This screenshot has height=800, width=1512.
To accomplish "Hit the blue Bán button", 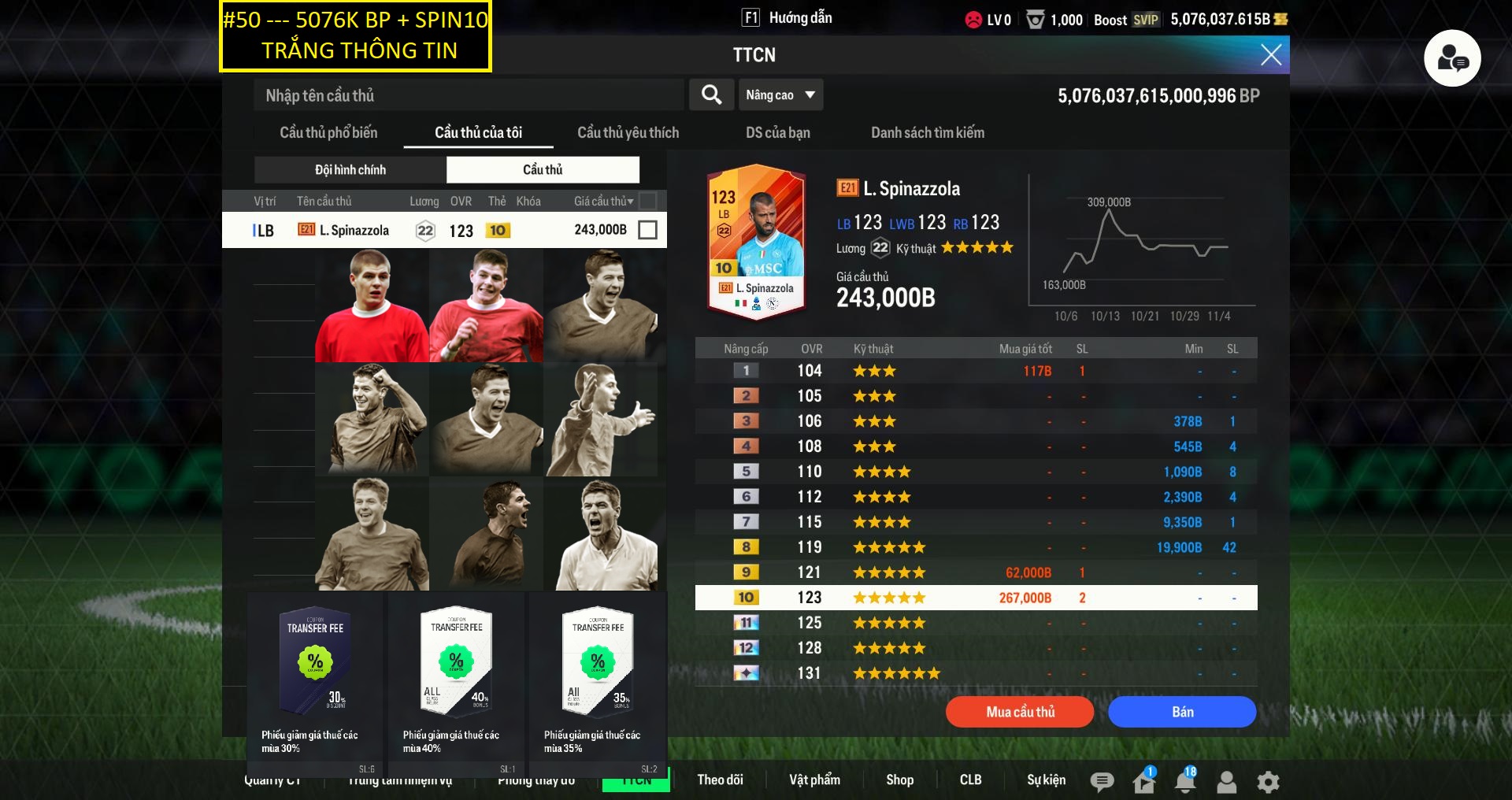I will click(1181, 712).
